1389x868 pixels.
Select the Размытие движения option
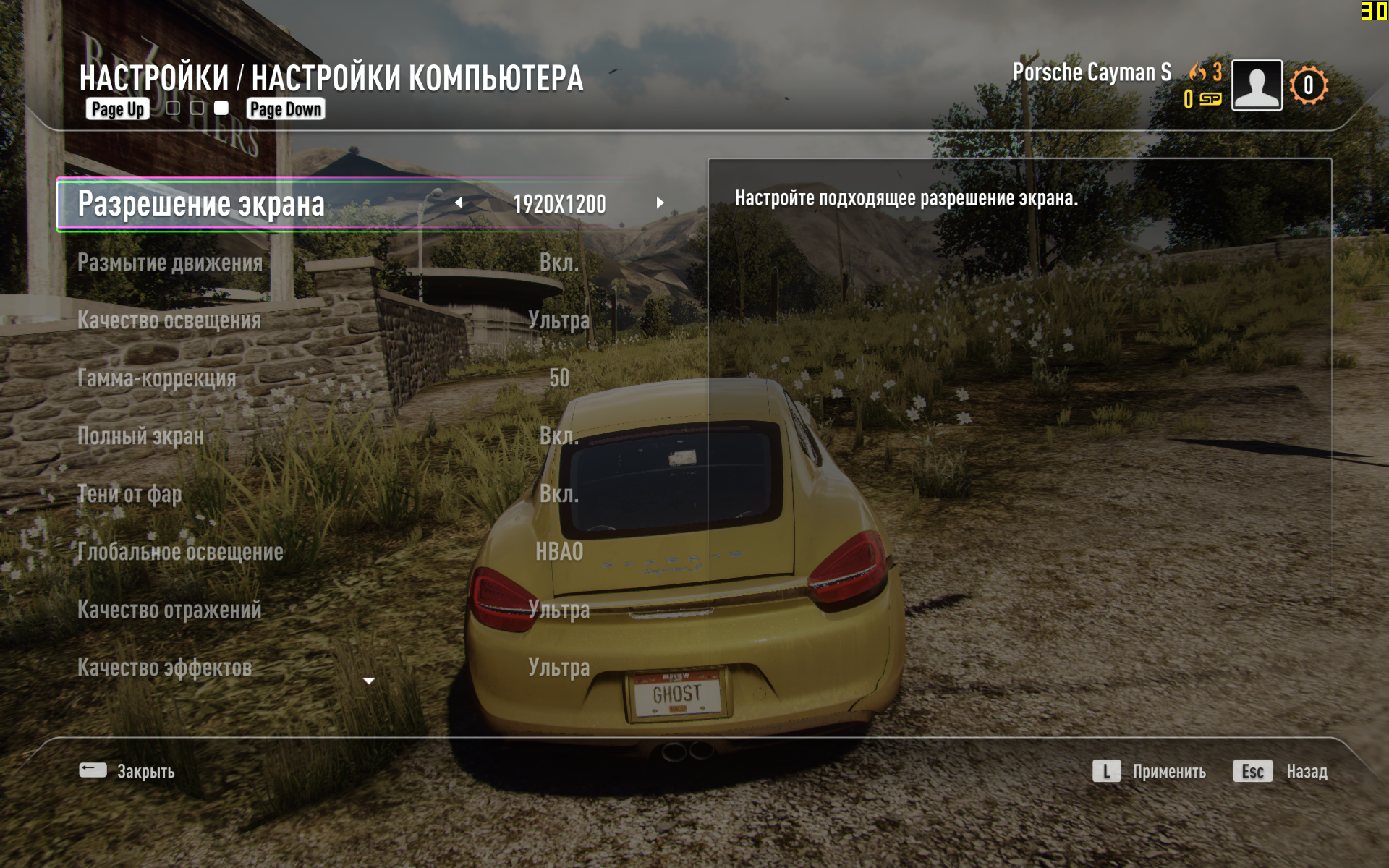(170, 263)
